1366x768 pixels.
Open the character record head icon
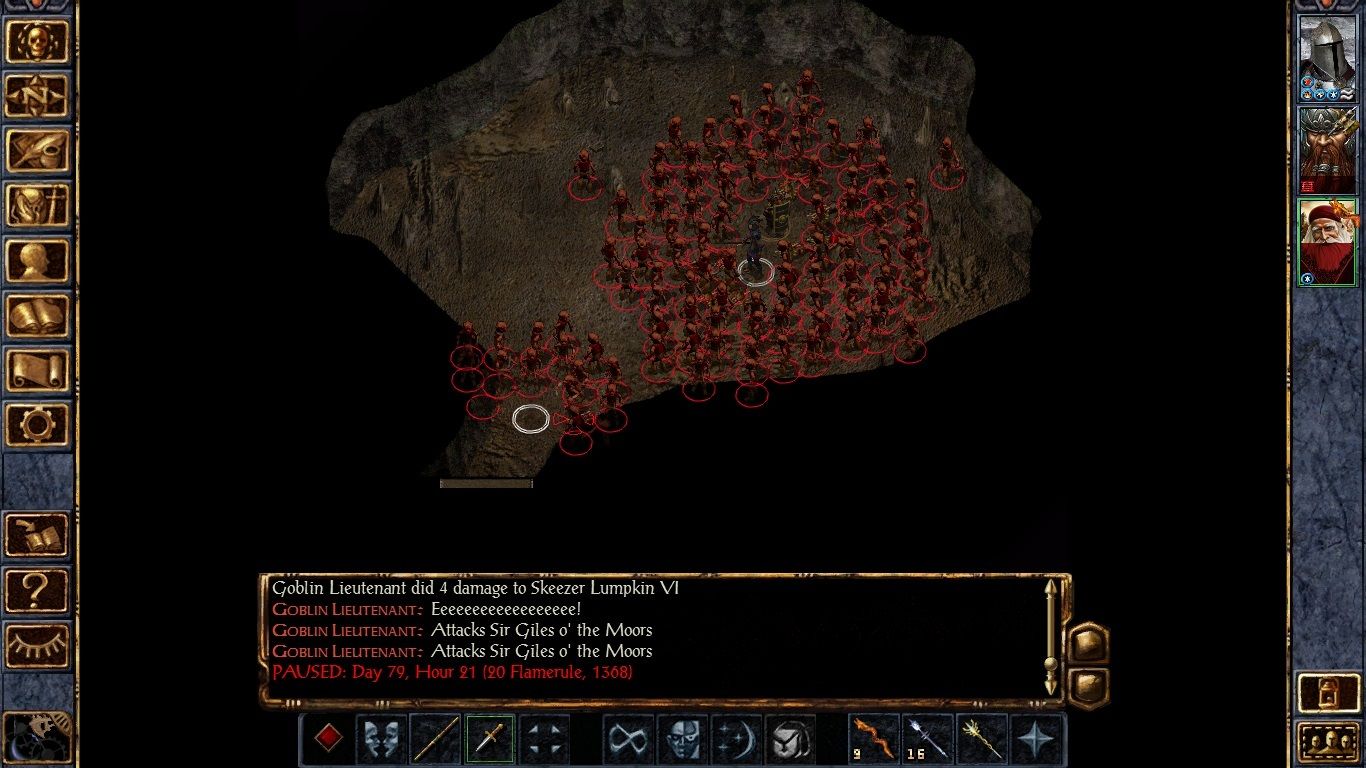click(37, 261)
